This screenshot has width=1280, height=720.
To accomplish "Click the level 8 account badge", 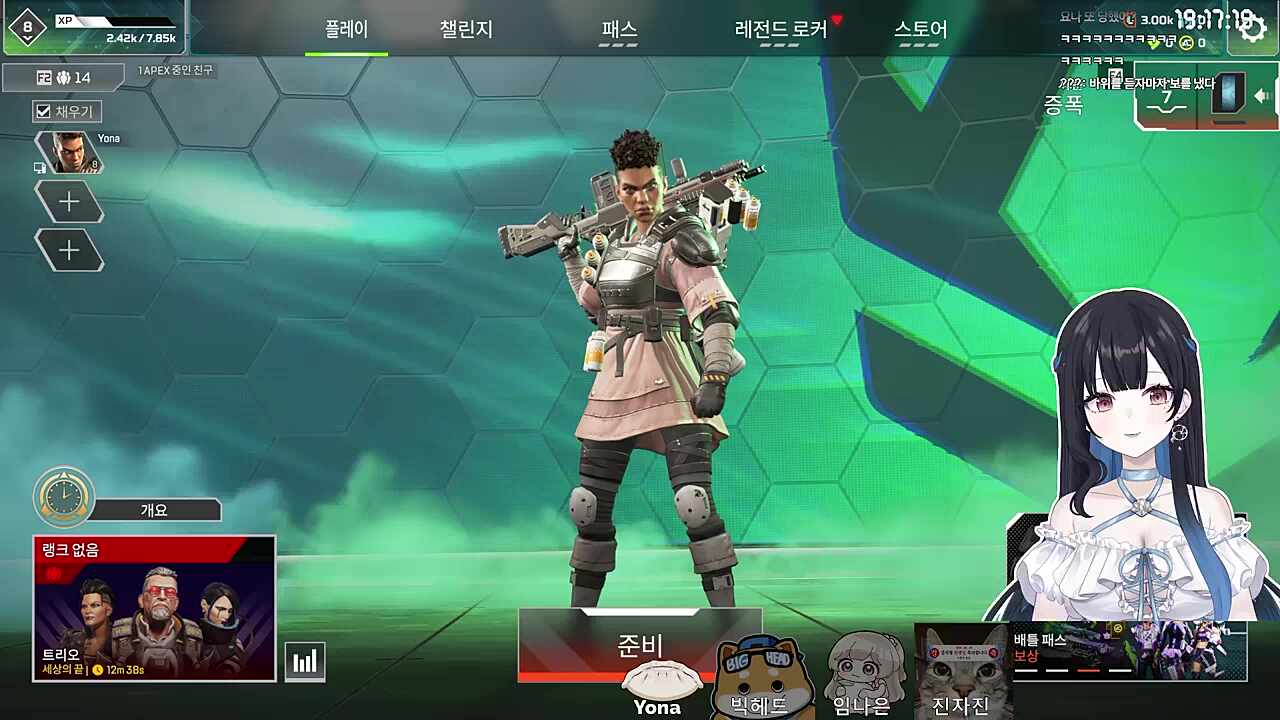I will point(27,25).
